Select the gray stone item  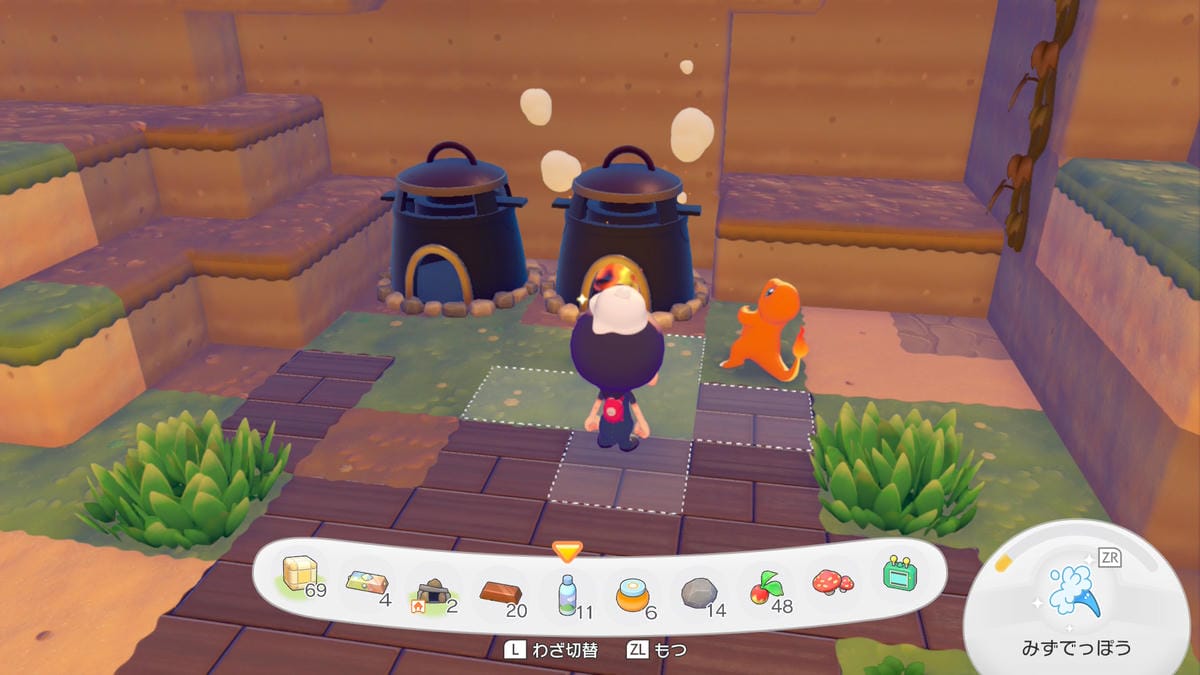click(x=699, y=593)
